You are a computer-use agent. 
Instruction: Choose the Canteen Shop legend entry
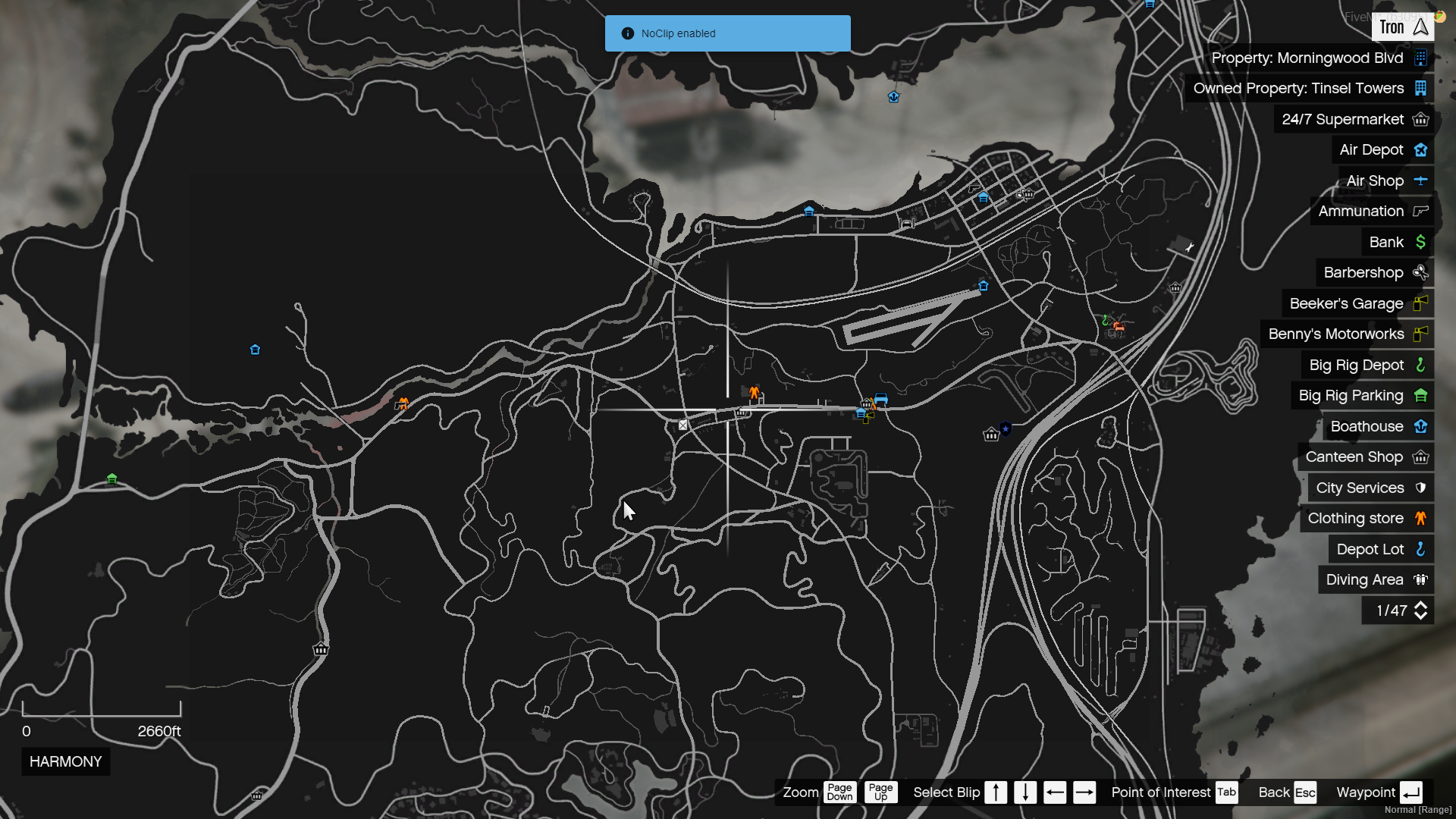1366,457
